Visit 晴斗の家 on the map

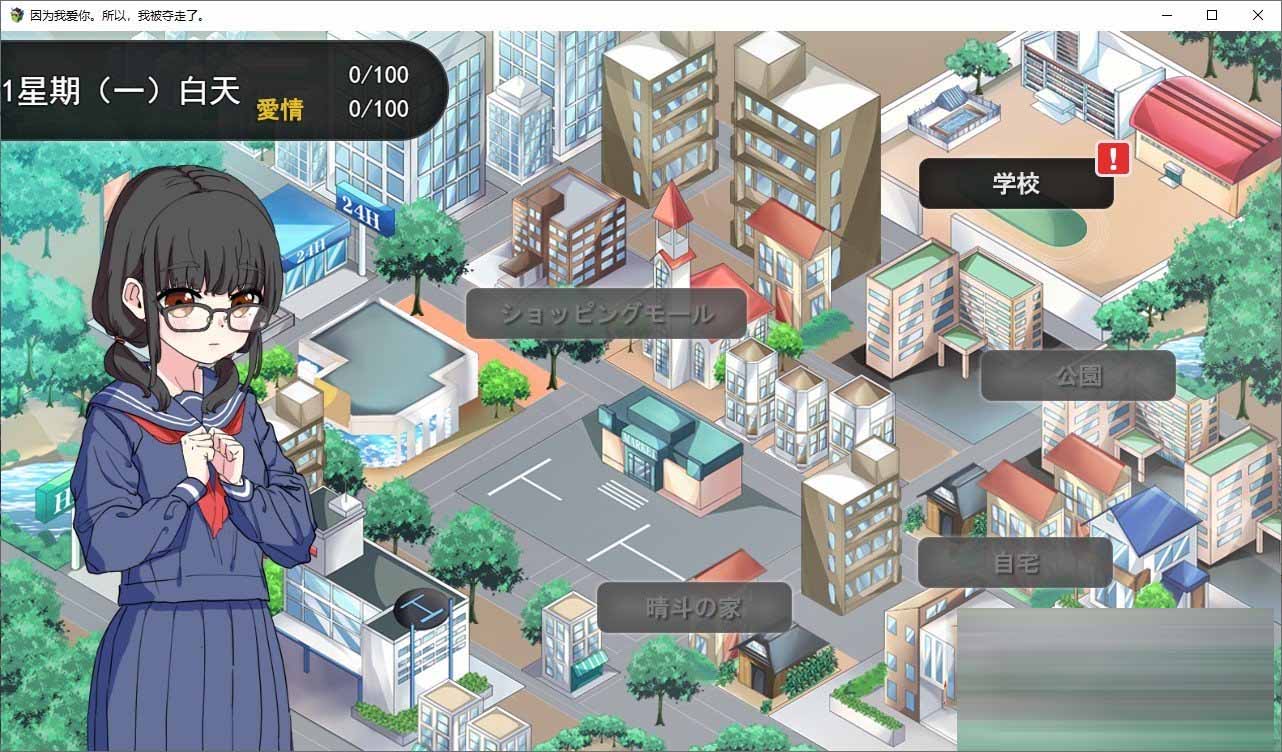click(x=692, y=607)
